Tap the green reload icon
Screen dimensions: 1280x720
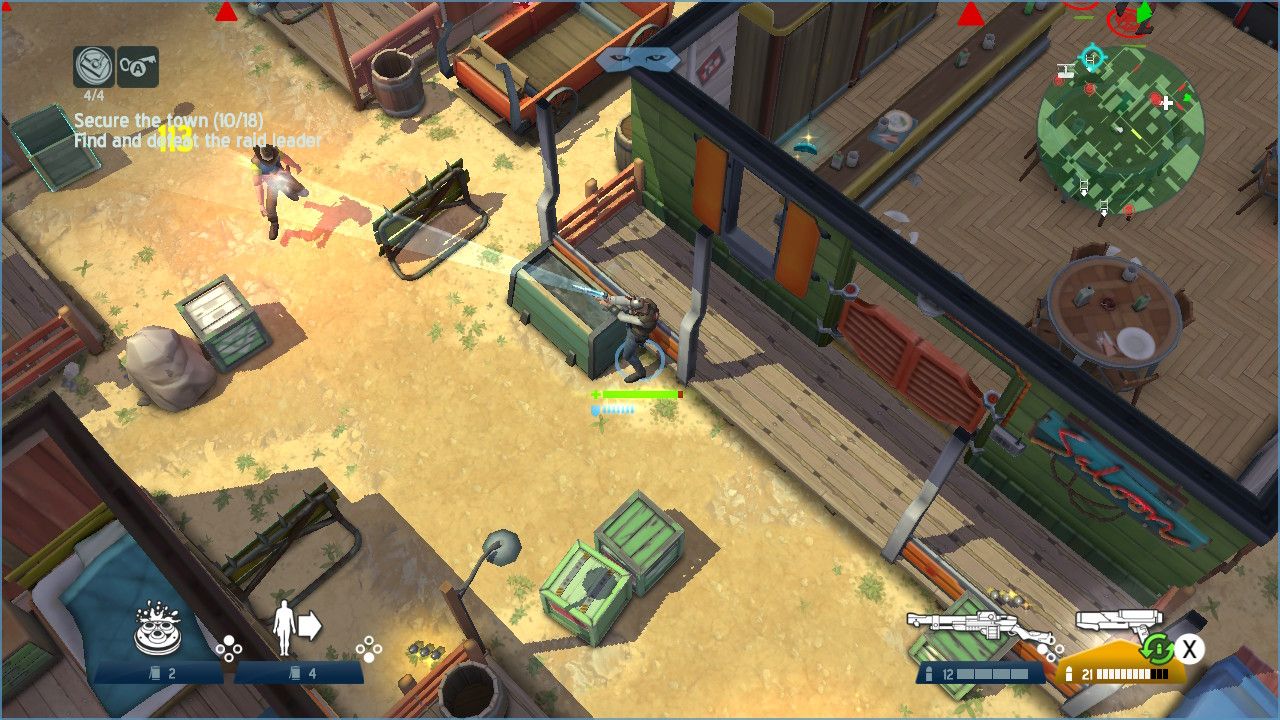tap(1157, 649)
